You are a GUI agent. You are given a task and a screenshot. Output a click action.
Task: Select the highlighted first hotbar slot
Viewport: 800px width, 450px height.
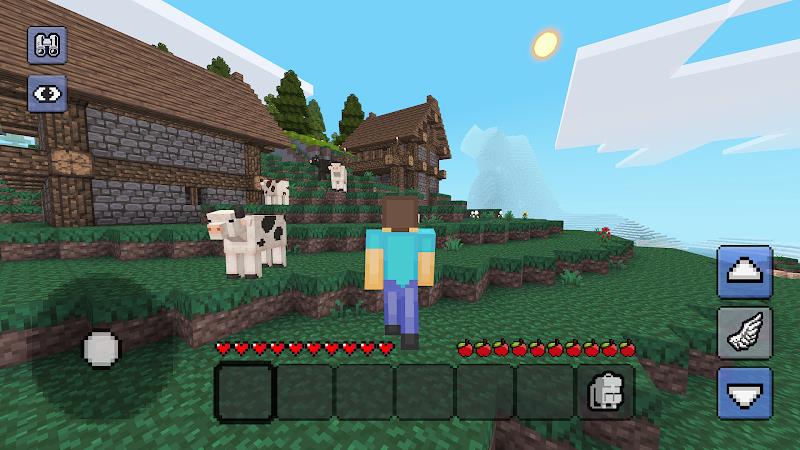(244, 391)
